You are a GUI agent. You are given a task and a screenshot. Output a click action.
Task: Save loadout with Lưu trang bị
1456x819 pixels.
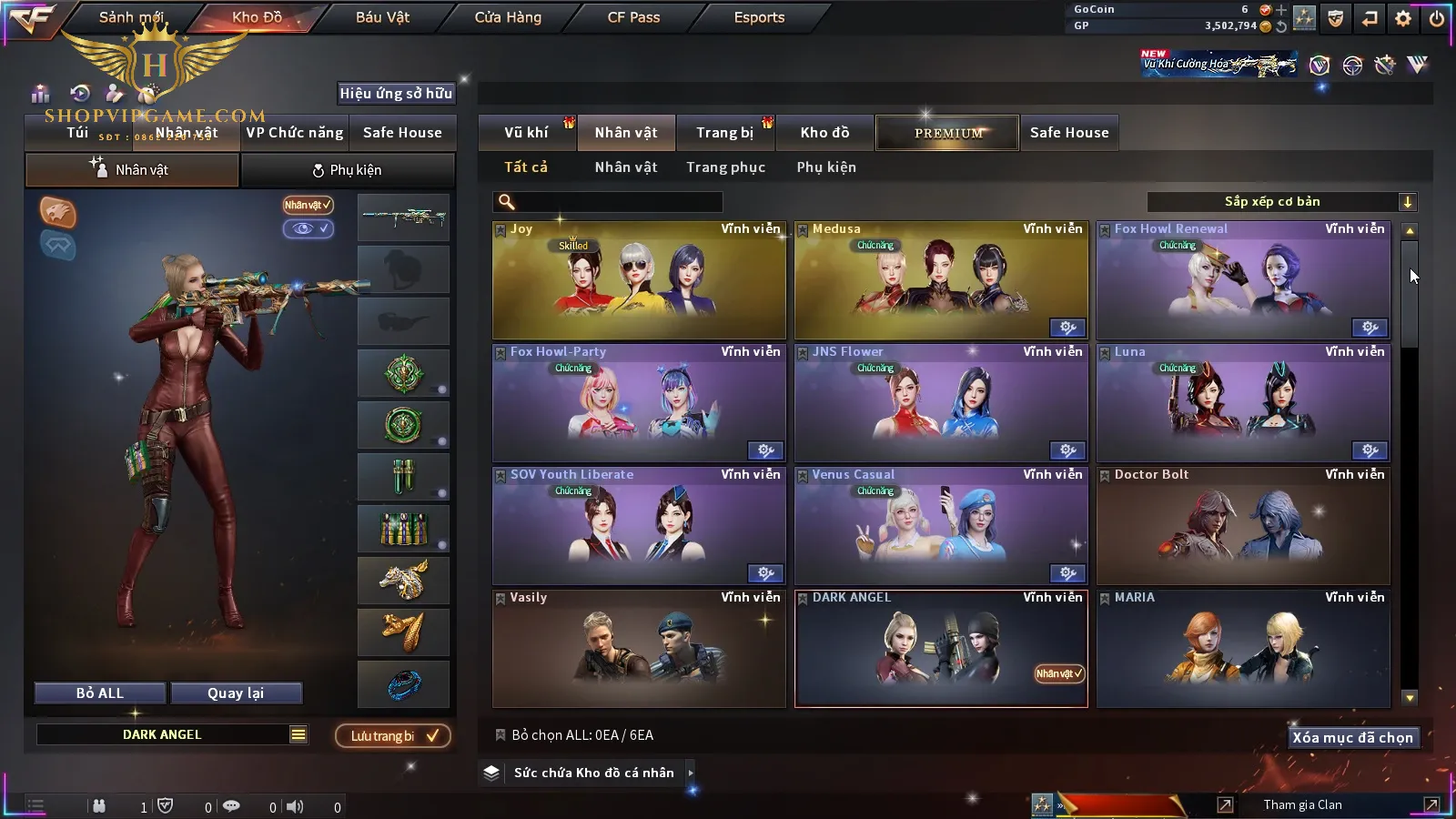[393, 736]
